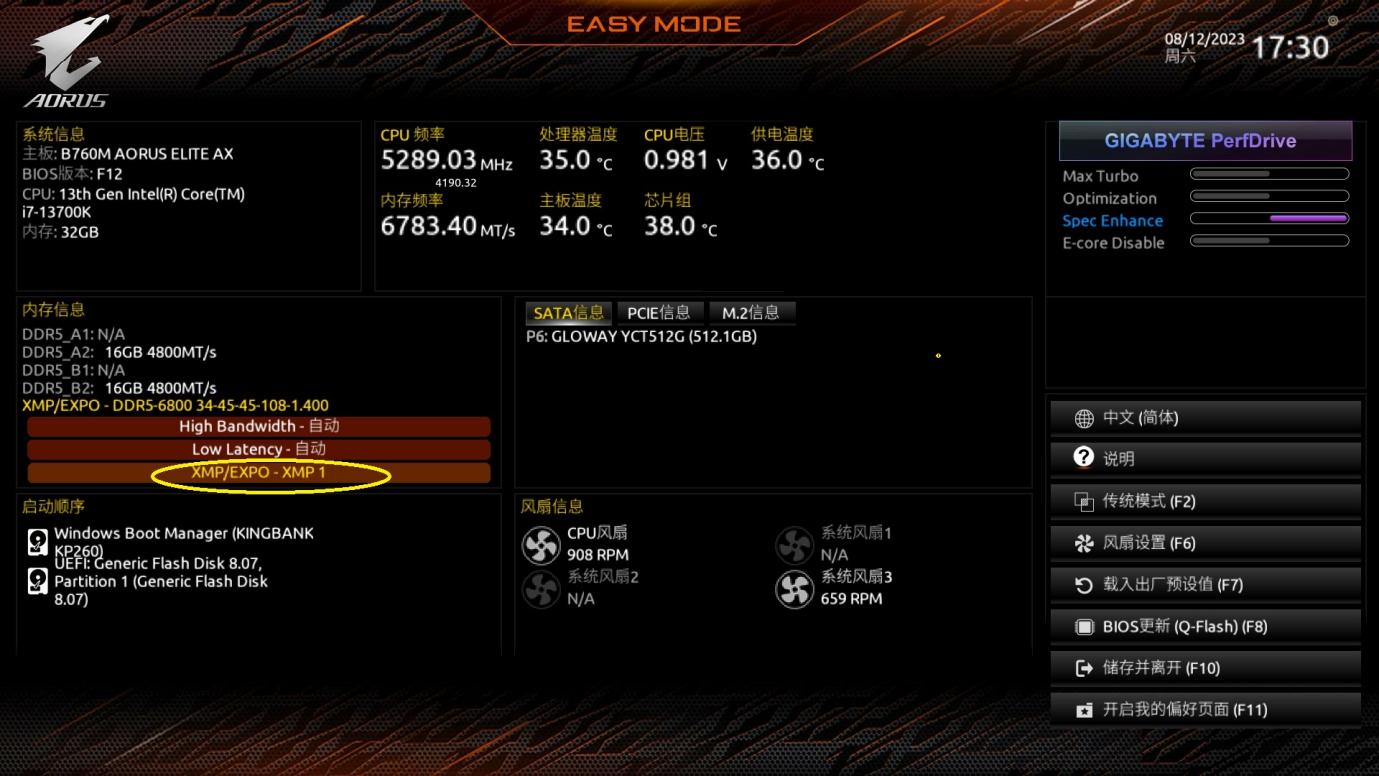The width and height of the screenshot is (1379, 776).
Task: Toggle the Low Latency memory option
Action: [x=259, y=449]
